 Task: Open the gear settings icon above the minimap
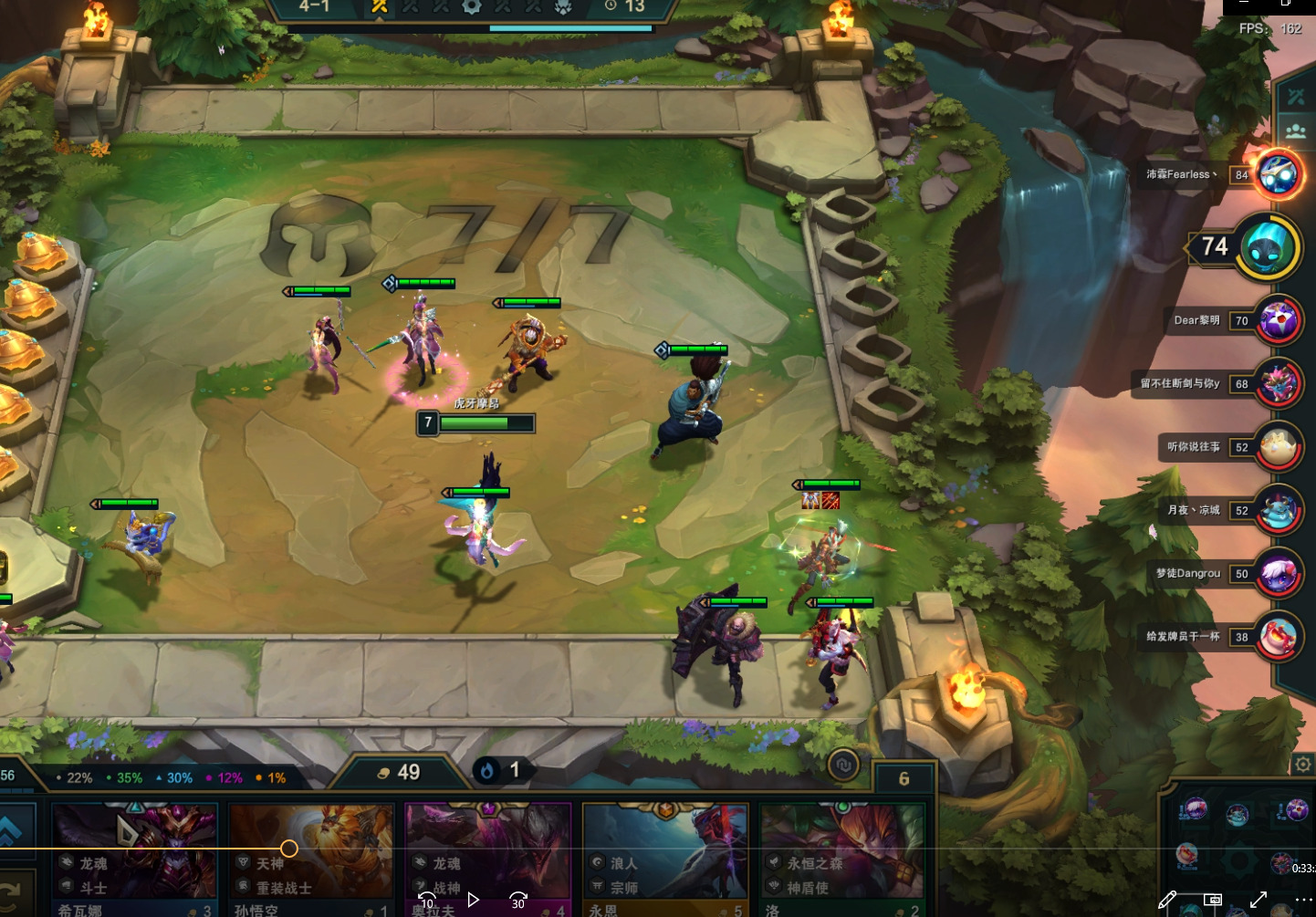tap(1303, 765)
